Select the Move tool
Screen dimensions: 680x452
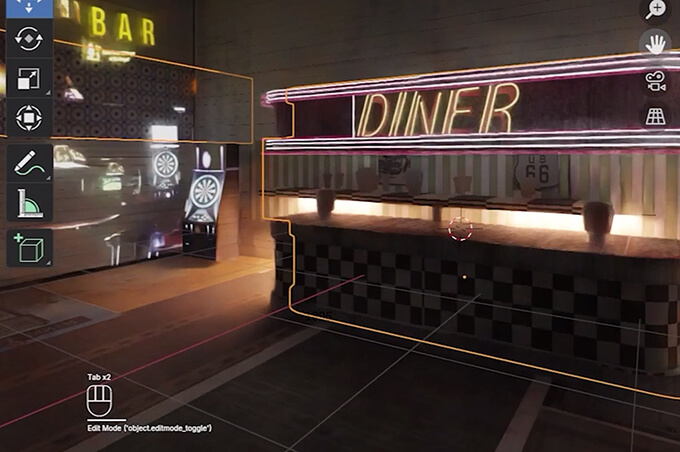pos(29,8)
